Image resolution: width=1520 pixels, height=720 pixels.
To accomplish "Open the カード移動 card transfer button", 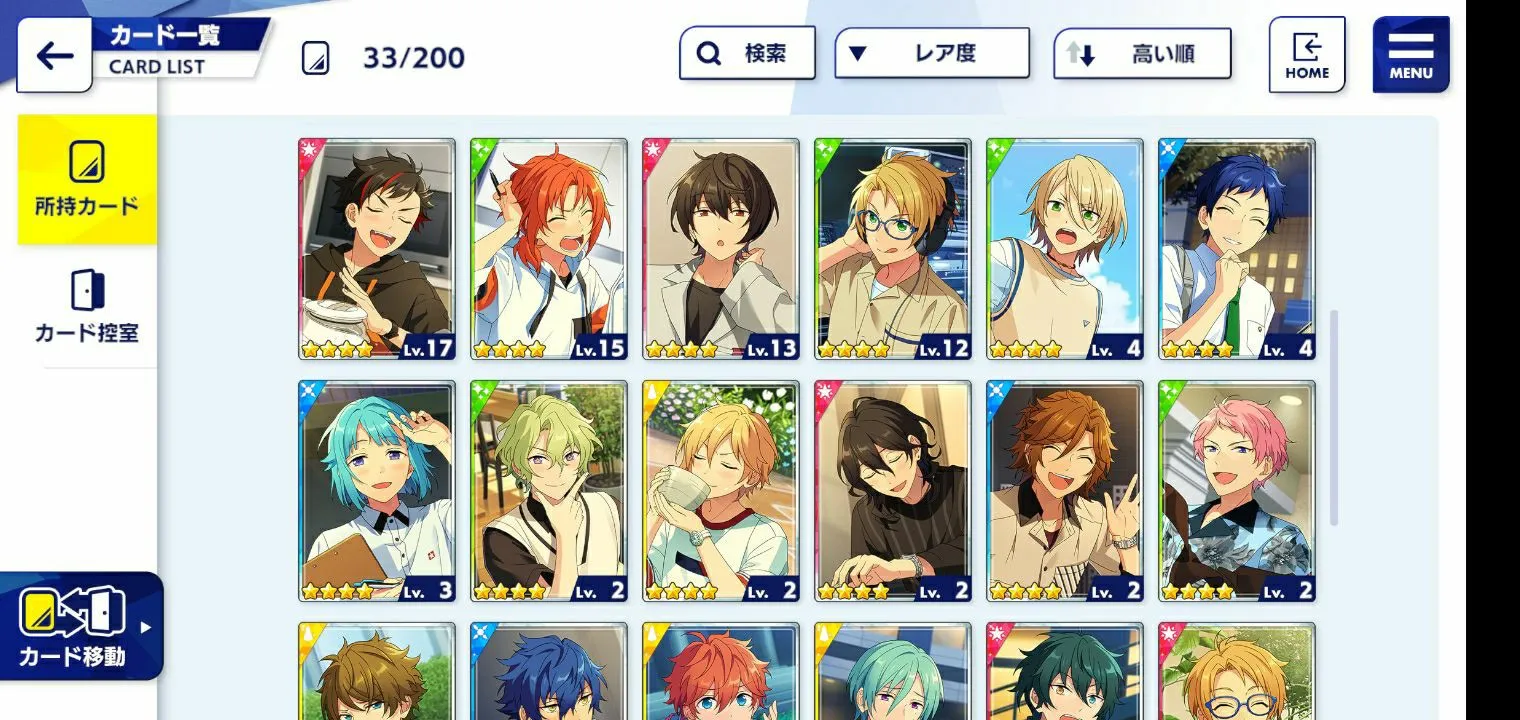I will [x=80, y=626].
